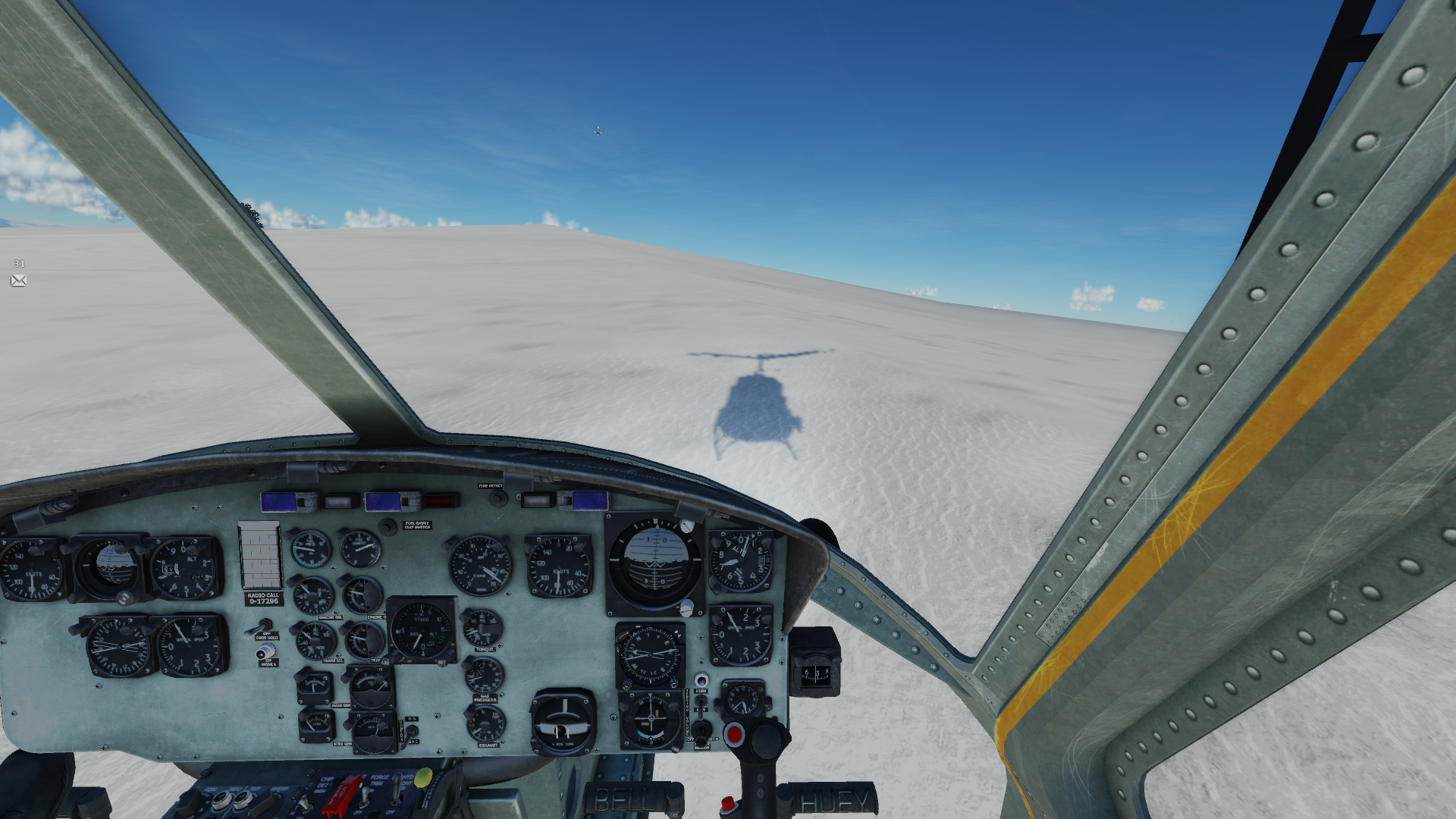This screenshot has height=819, width=1456.
Task: Open the message envelope icon
Action: click(x=19, y=281)
